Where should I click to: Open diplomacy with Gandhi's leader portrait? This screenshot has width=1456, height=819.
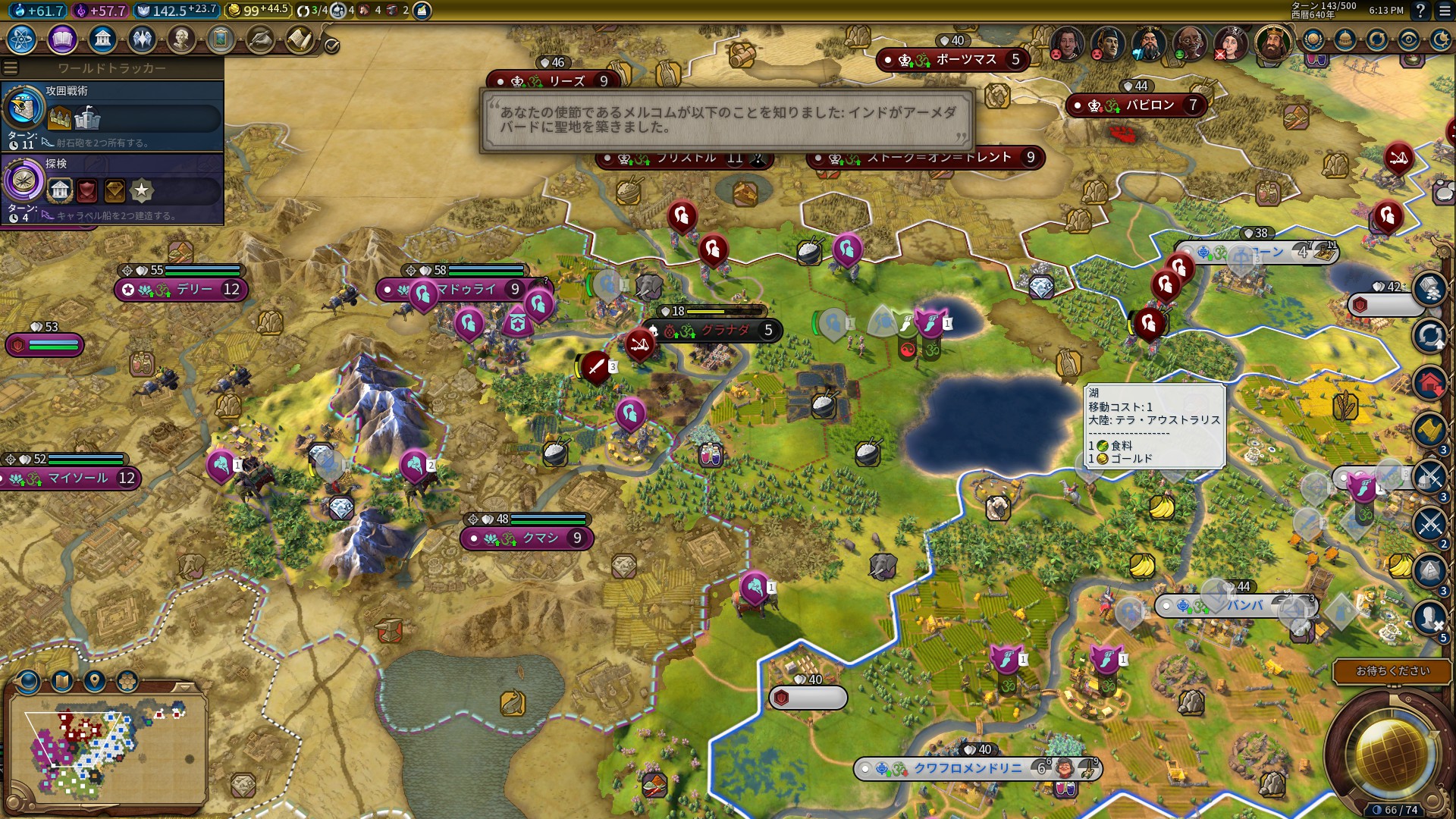1189,43
